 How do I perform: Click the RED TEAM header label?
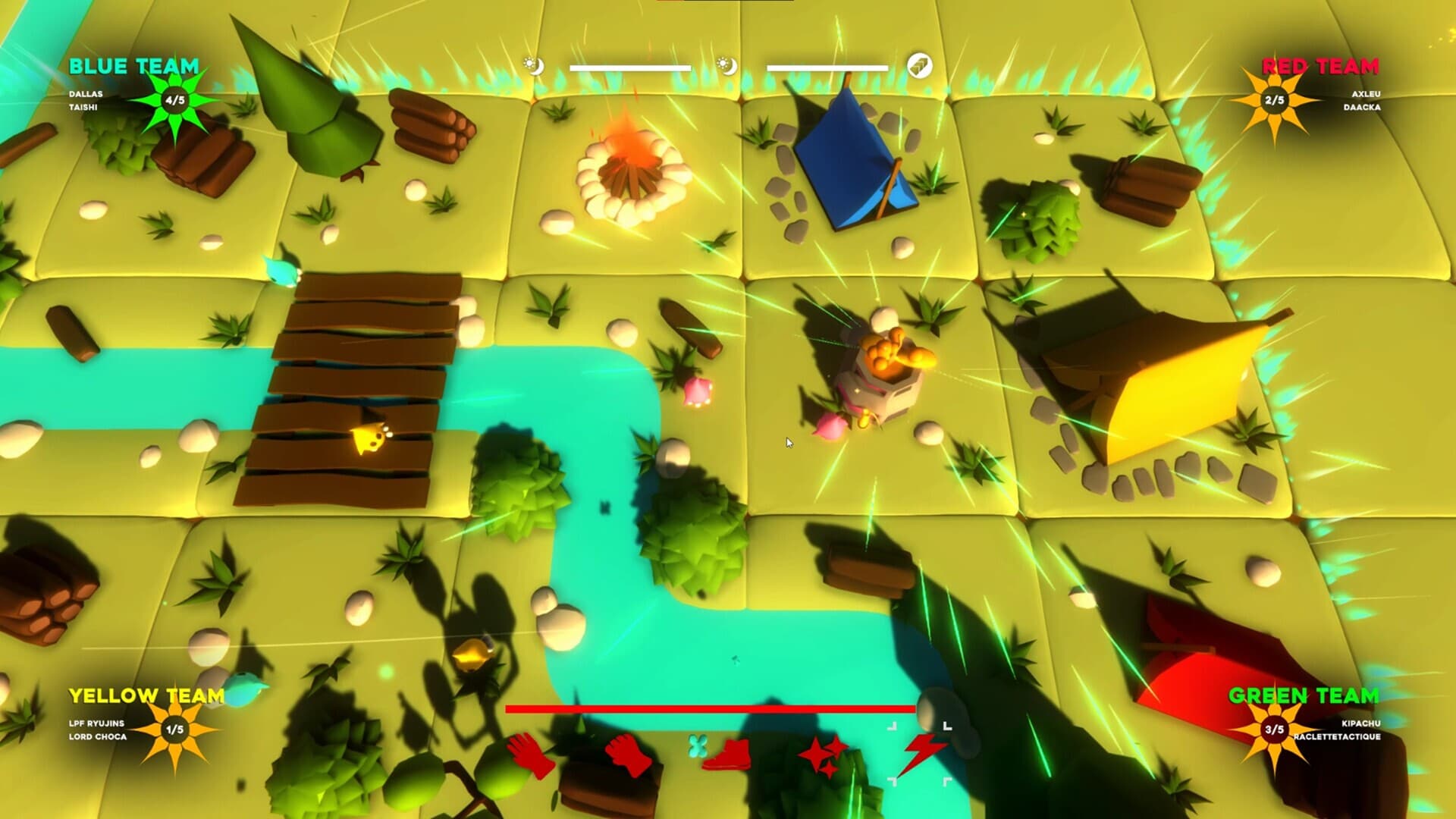[x=1319, y=67]
